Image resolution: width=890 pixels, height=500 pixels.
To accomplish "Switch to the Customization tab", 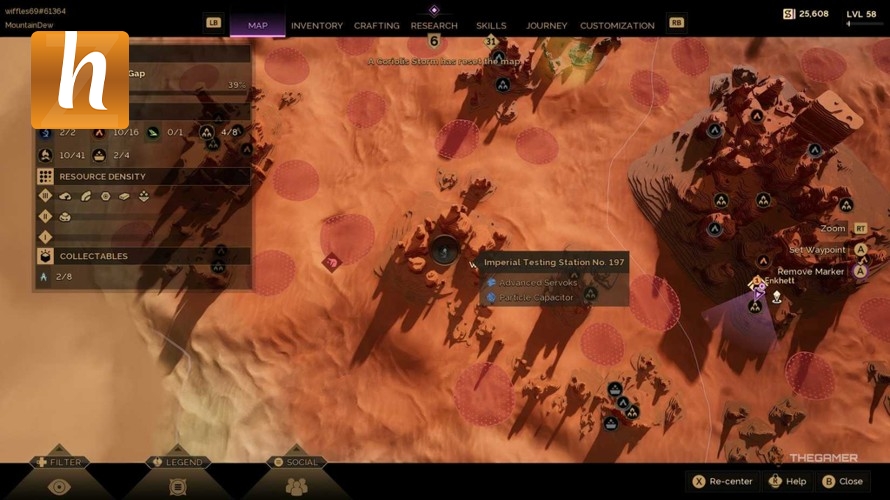I will pyautogui.click(x=617, y=25).
